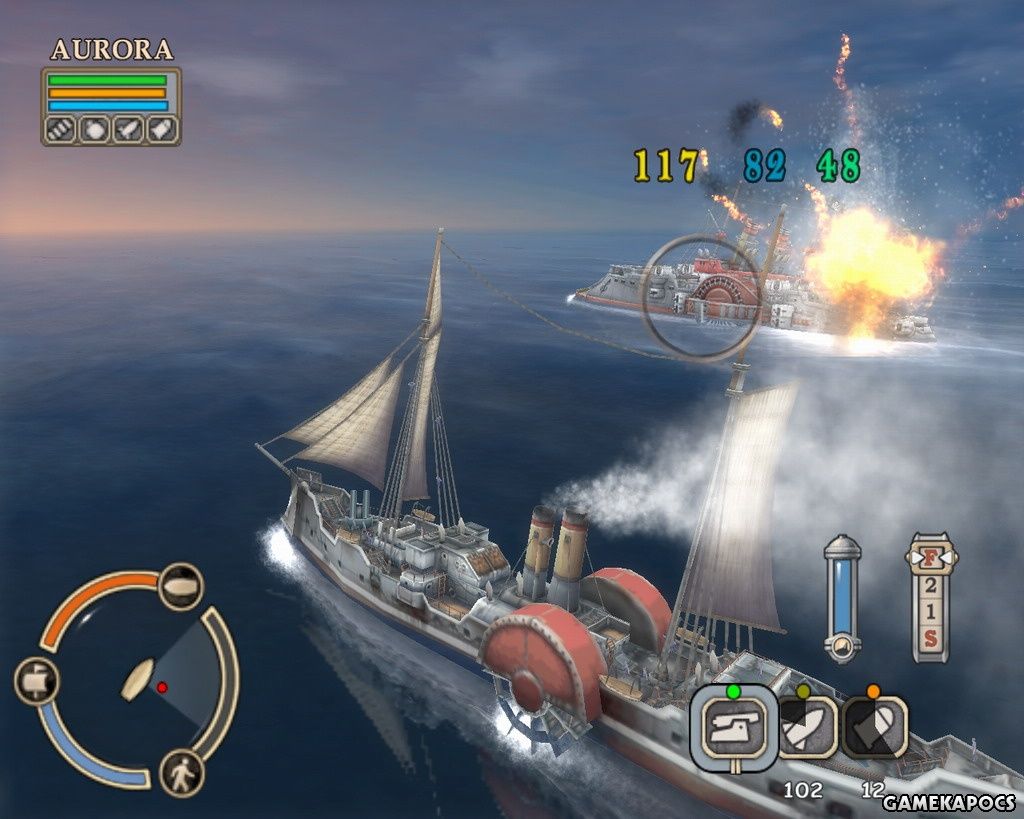Select speed level 1 on the gauge
This screenshot has width=1024, height=819.
pos(931,610)
